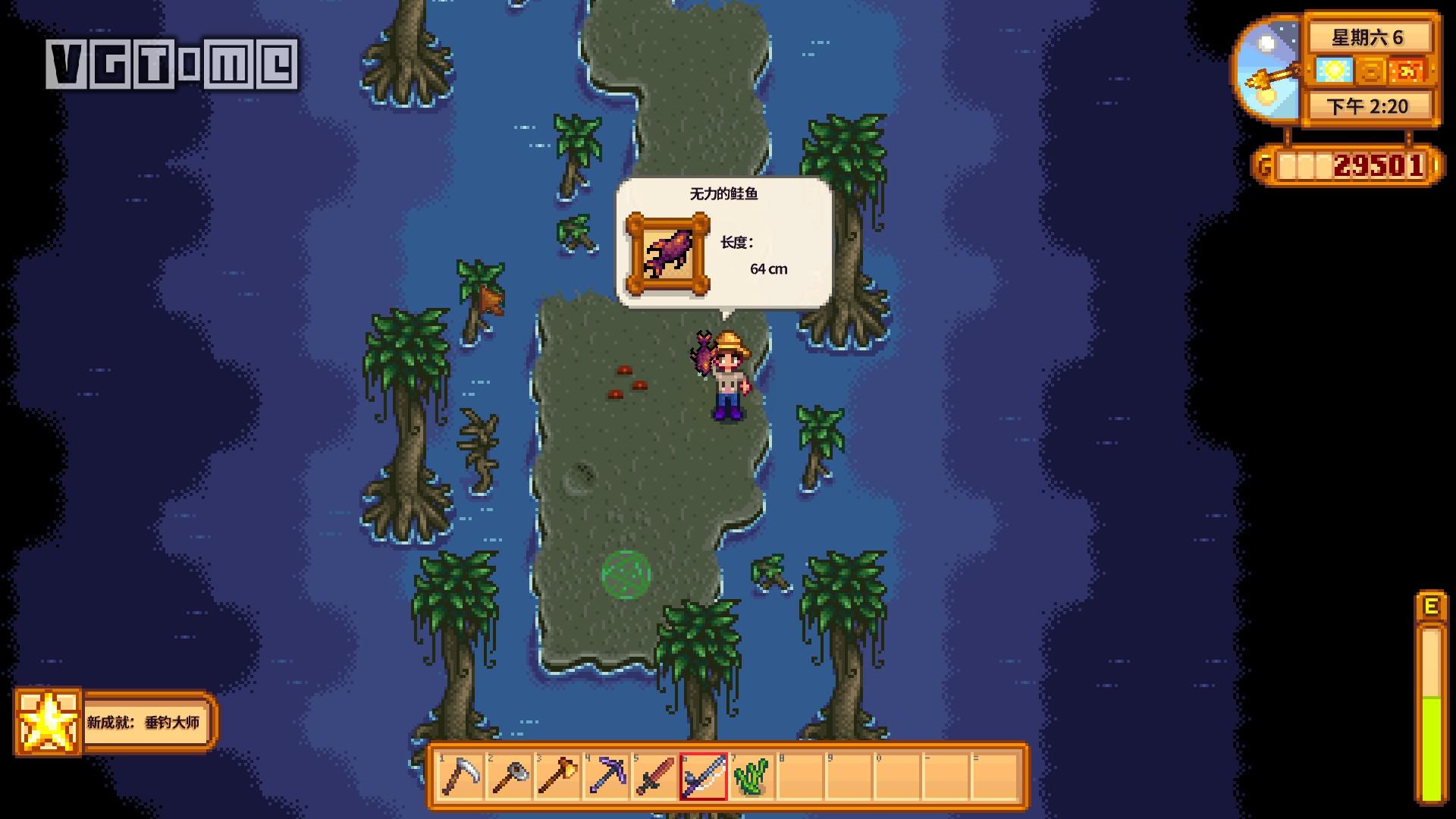Choose the gold-headed axe in the hotbar
Image resolution: width=1456 pixels, height=819 pixels.
(x=558, y=776)
